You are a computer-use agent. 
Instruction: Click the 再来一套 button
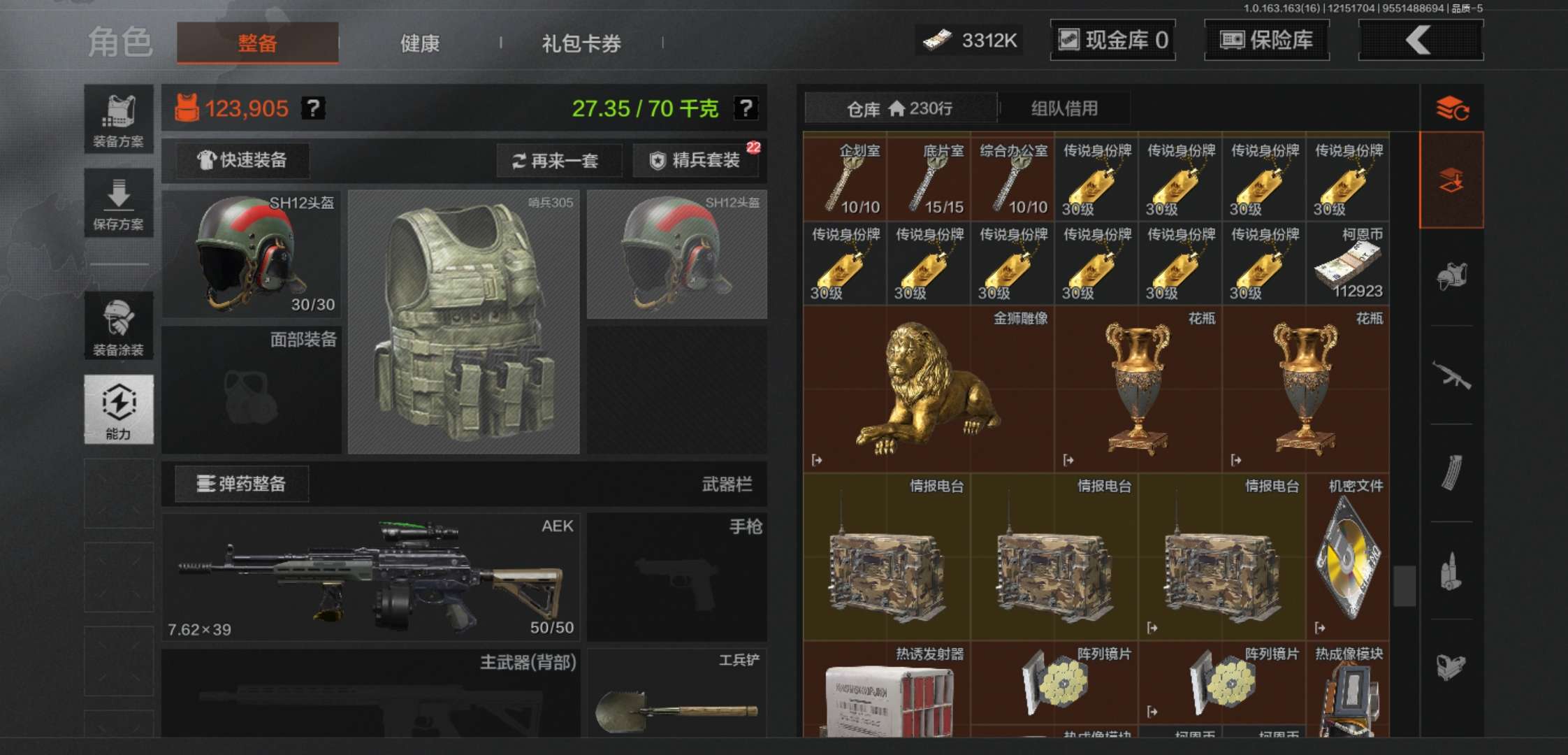click(x=559, y=161)
